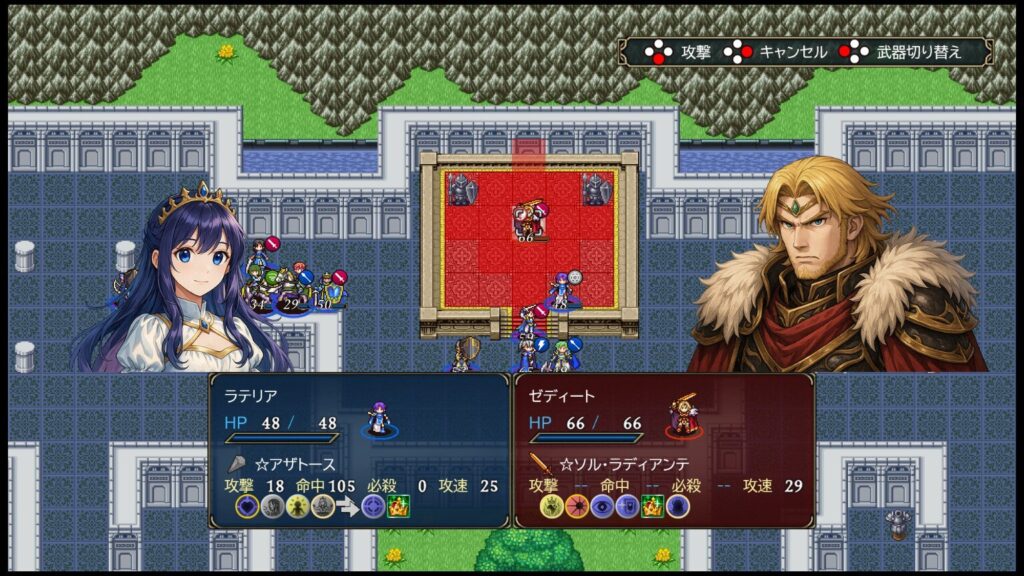Click Lateria's unit sprite in forecast panel
The image size is (1024, 576).
[378, 417]
